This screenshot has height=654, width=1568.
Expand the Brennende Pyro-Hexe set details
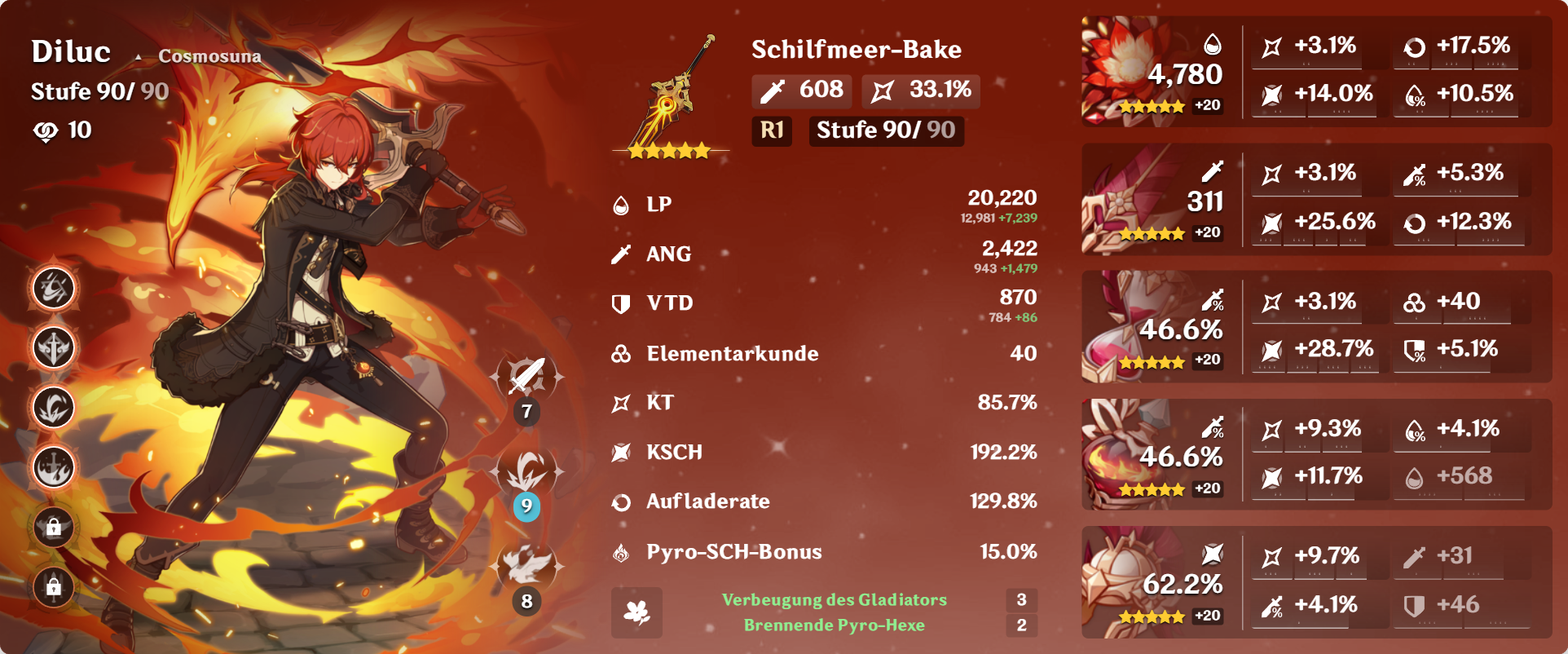pyautogui.click(x=835, y=626)
